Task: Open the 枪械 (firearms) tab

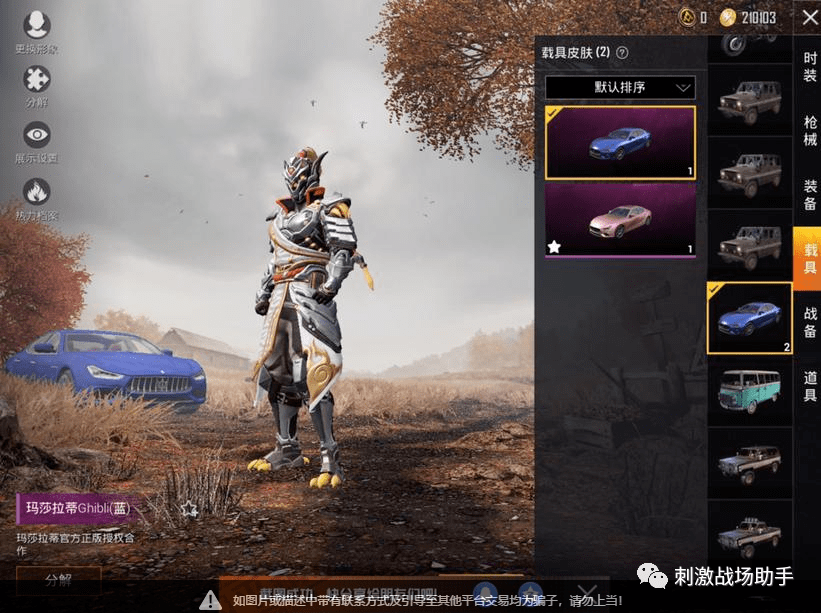Action: 809,131
